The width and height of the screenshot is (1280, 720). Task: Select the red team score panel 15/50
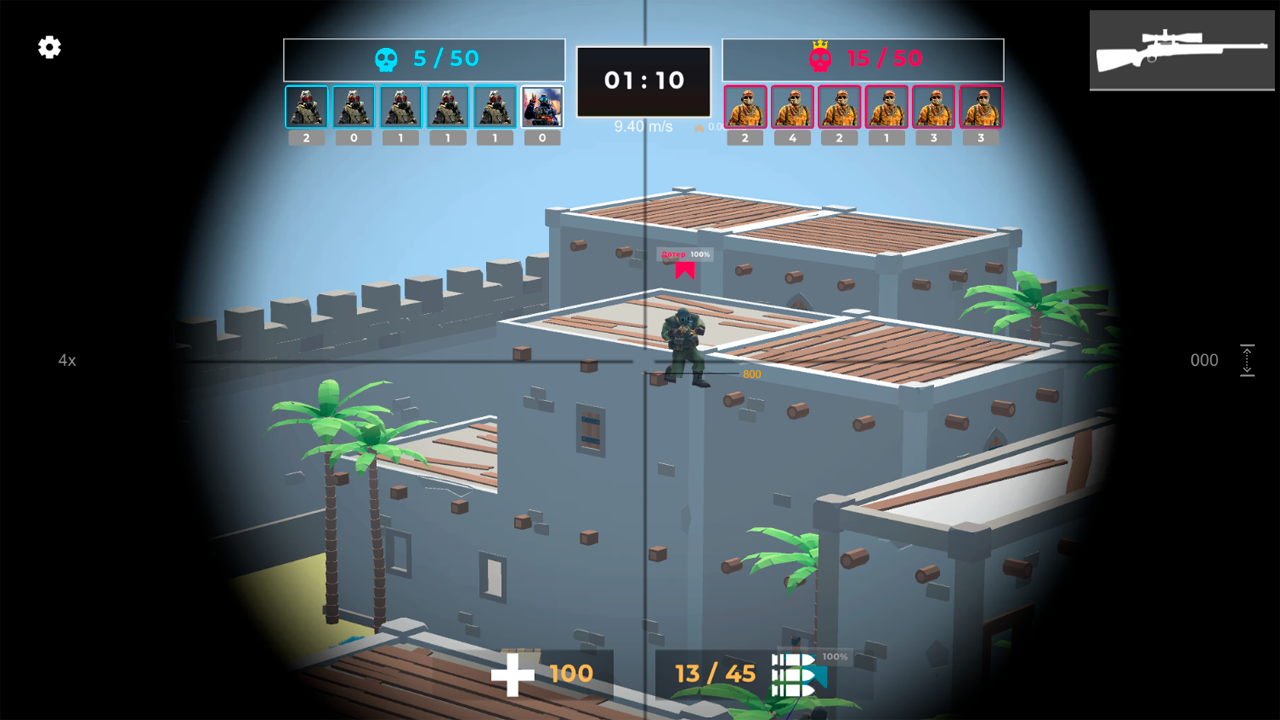862,59
